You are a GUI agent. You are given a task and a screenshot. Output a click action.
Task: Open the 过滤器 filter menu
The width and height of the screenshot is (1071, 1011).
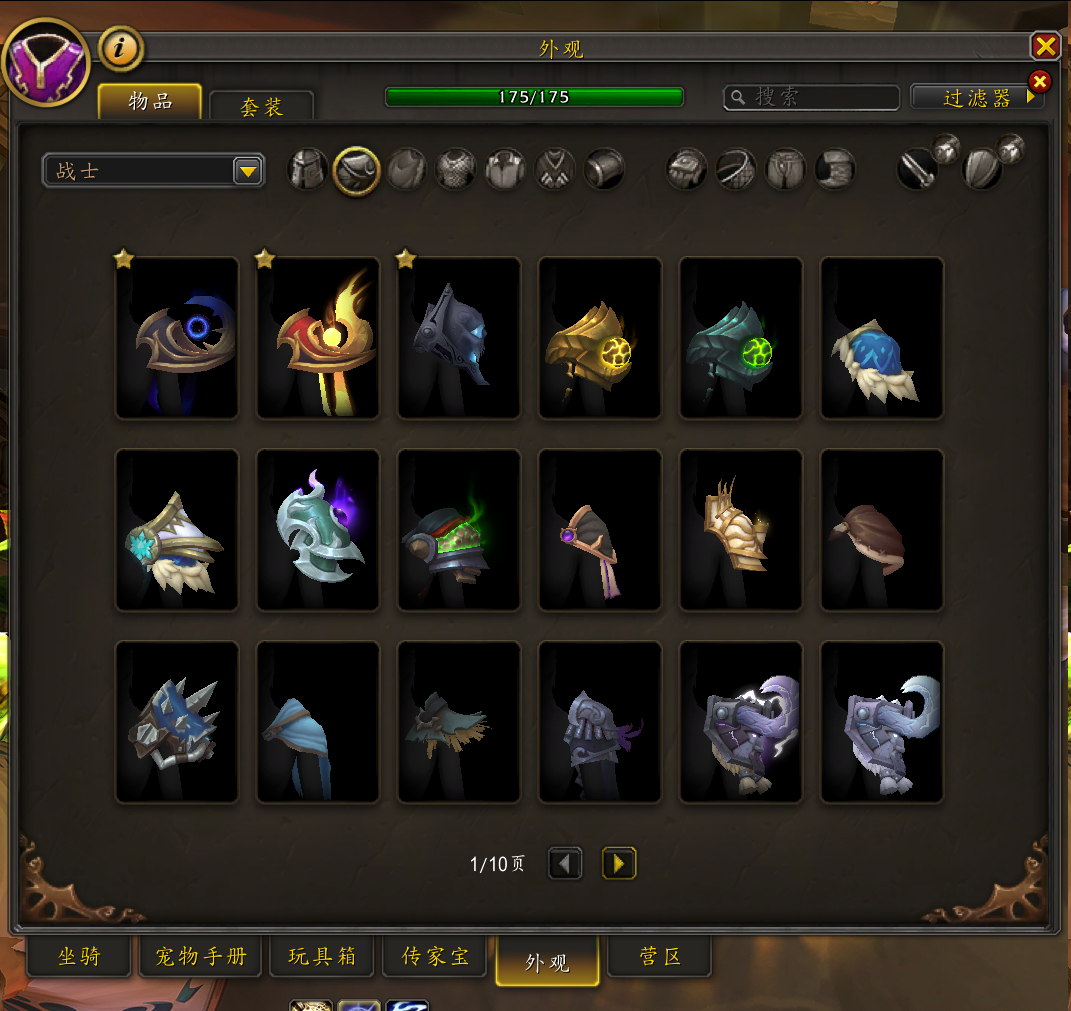(977, 97)
